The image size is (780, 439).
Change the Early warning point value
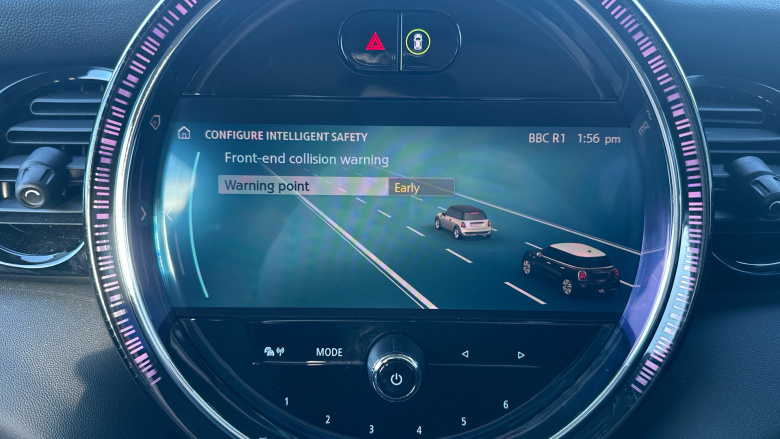420,186
